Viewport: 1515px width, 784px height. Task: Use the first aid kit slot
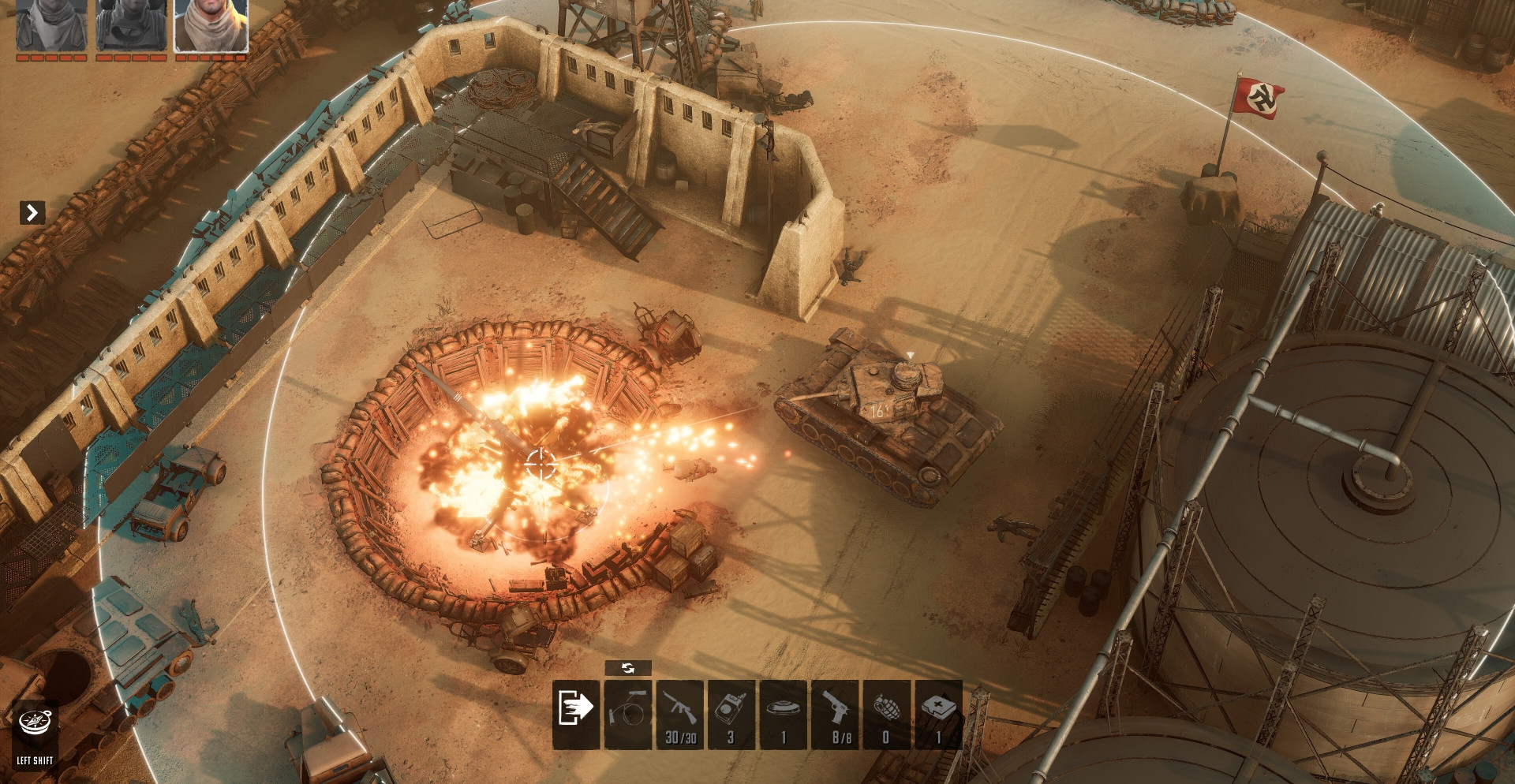pos(938,714)
